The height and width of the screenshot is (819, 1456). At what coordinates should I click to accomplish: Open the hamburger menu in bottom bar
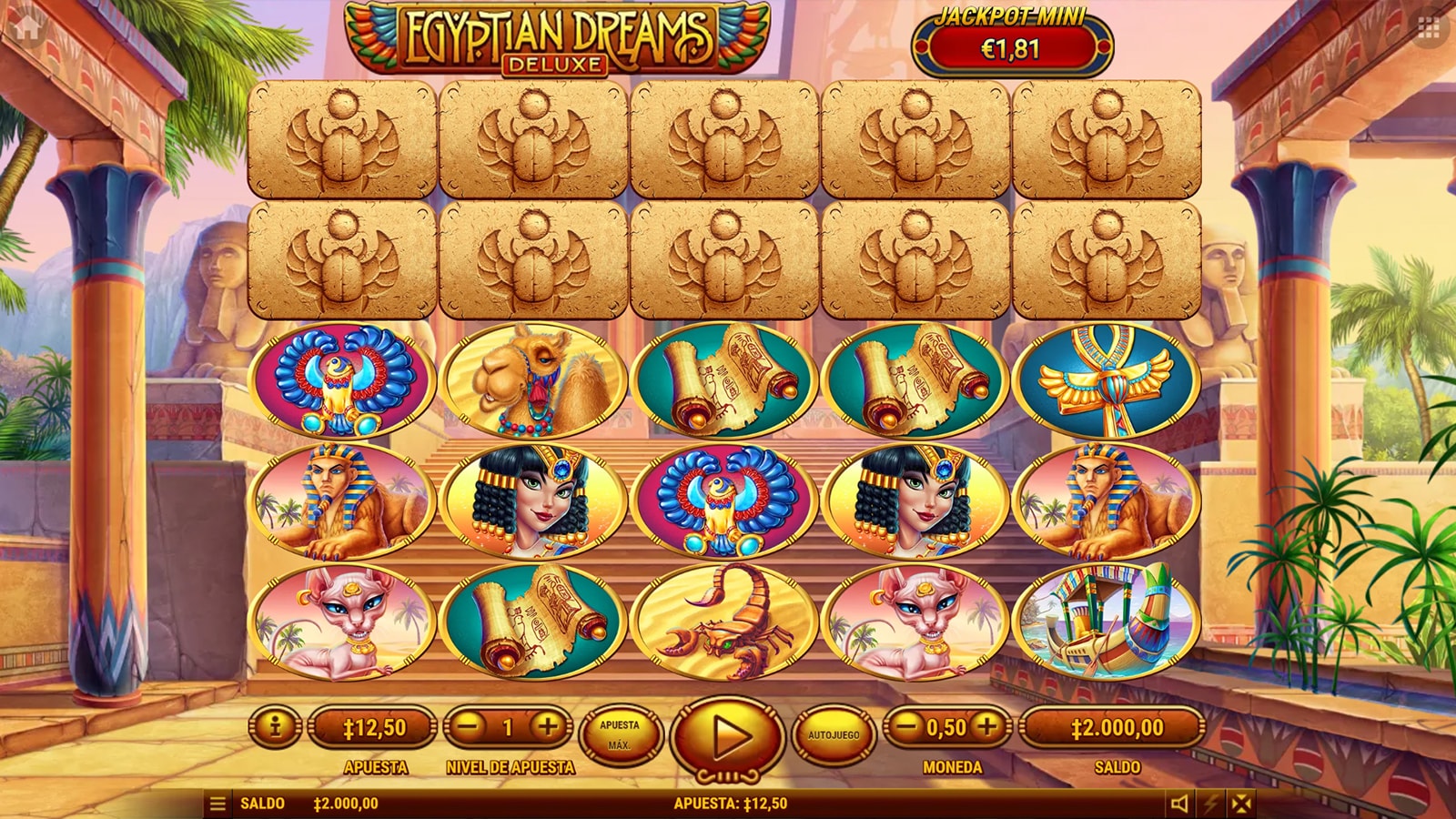217,804
